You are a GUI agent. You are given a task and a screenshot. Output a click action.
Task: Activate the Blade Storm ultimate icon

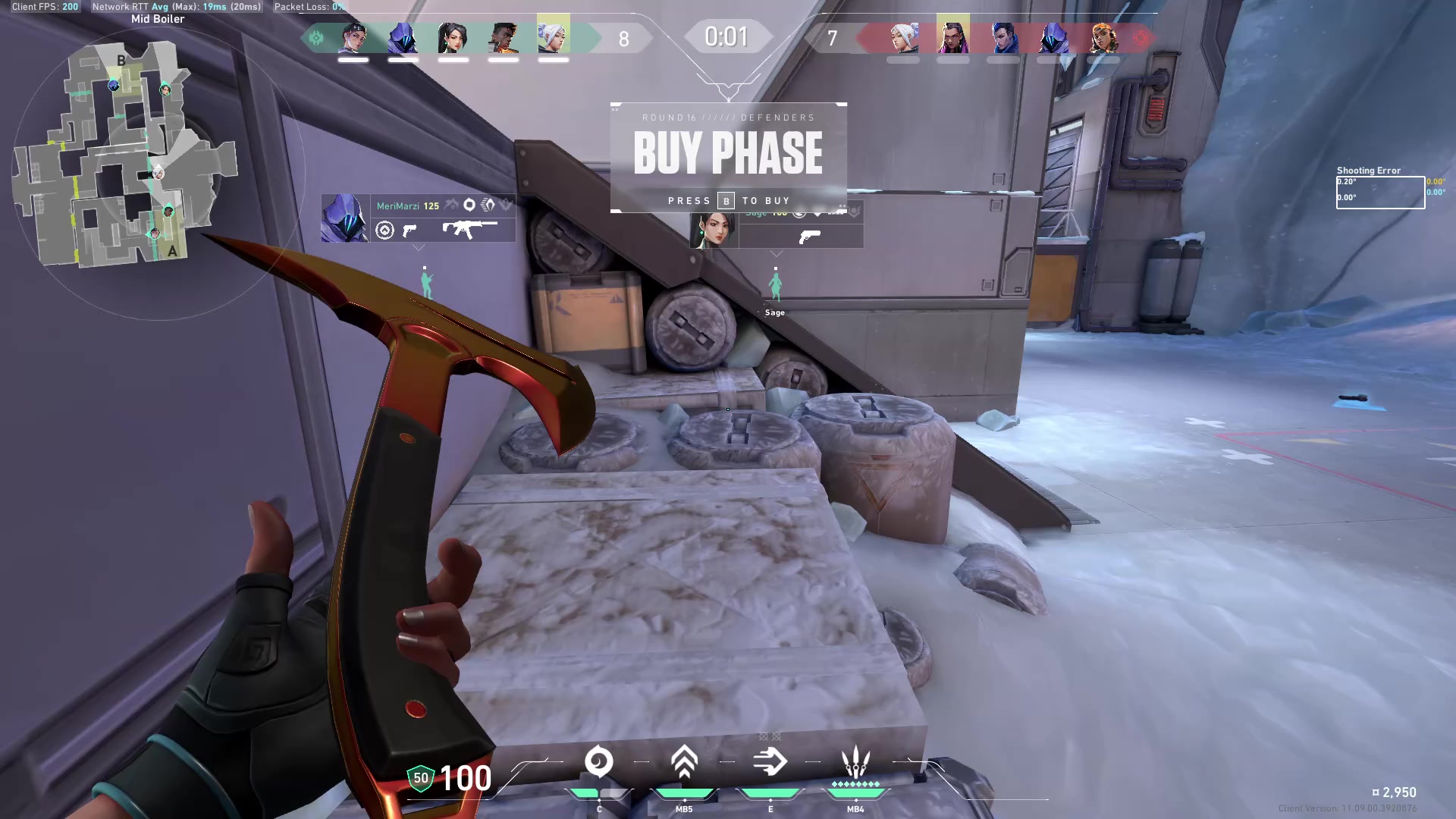tap(855, 762)
